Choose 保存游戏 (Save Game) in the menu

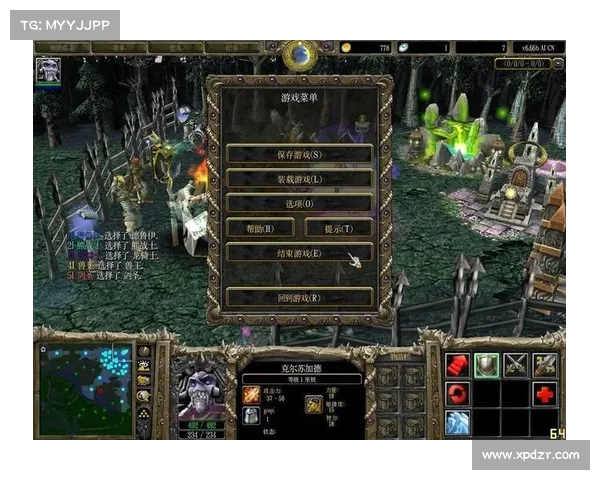point(299,154)
